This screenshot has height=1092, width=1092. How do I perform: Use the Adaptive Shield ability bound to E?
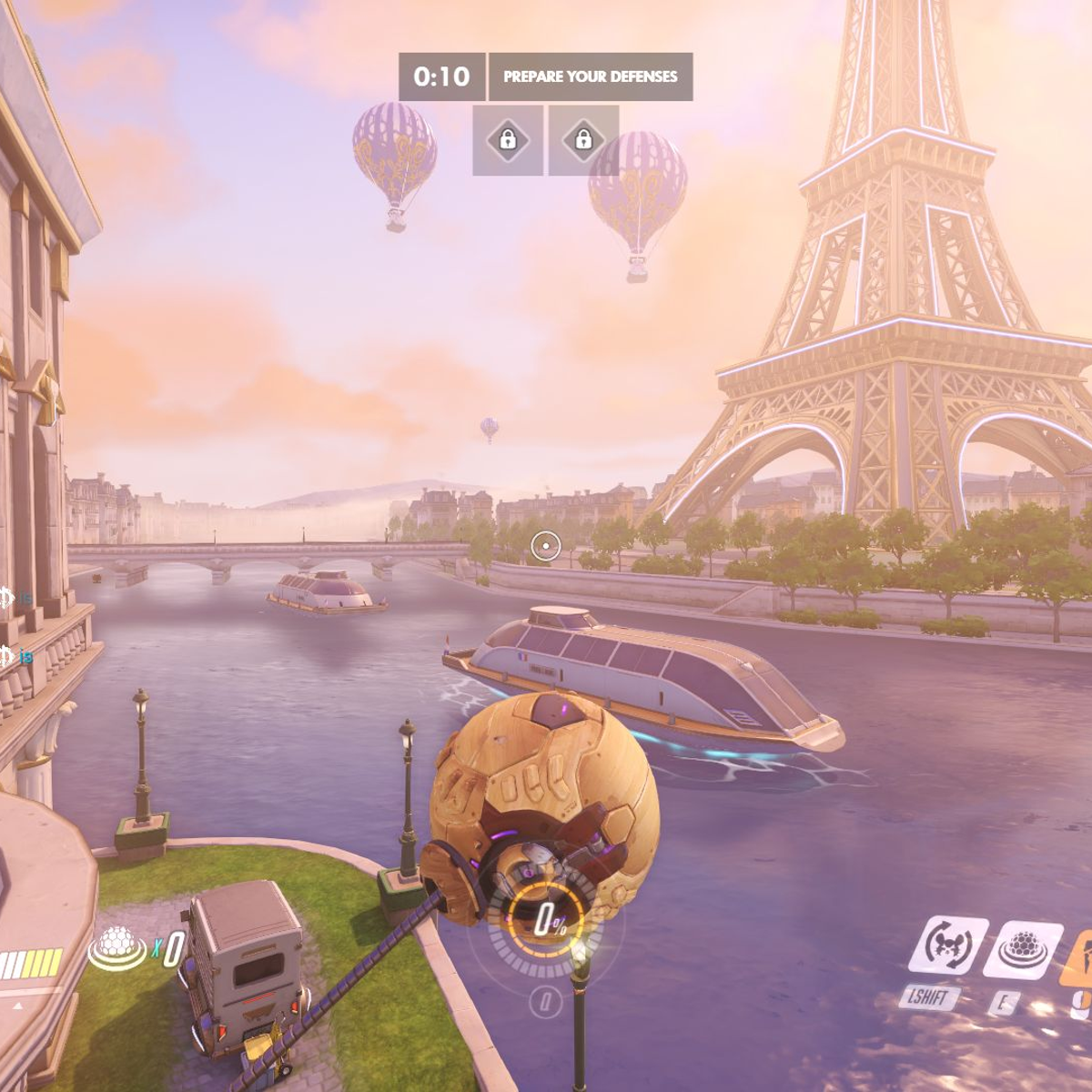point(1024,951)
